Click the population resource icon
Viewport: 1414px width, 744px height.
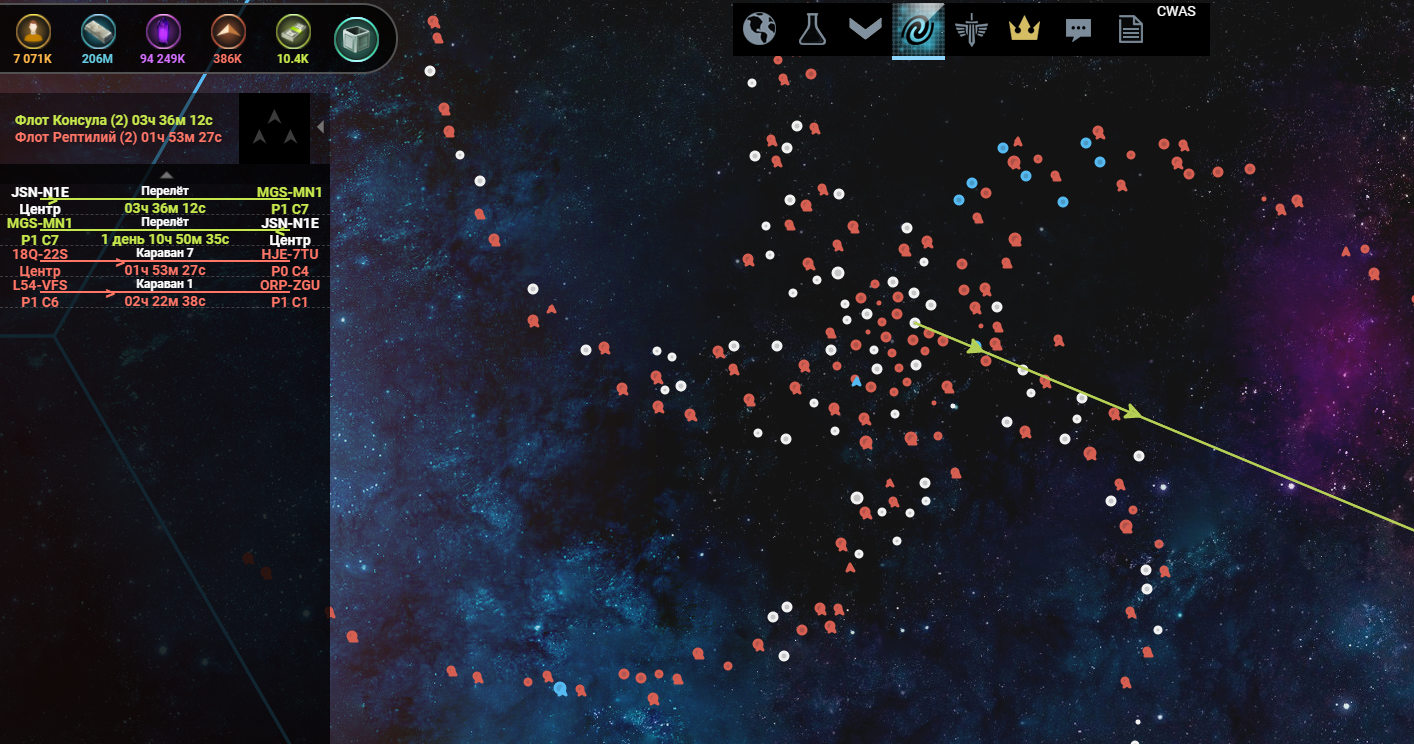tap(33, 33)
